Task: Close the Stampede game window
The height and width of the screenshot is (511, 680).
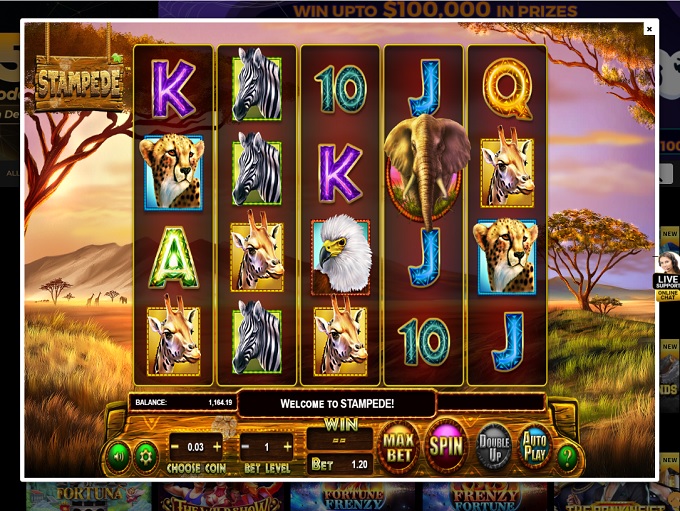Action: (649, 29)
